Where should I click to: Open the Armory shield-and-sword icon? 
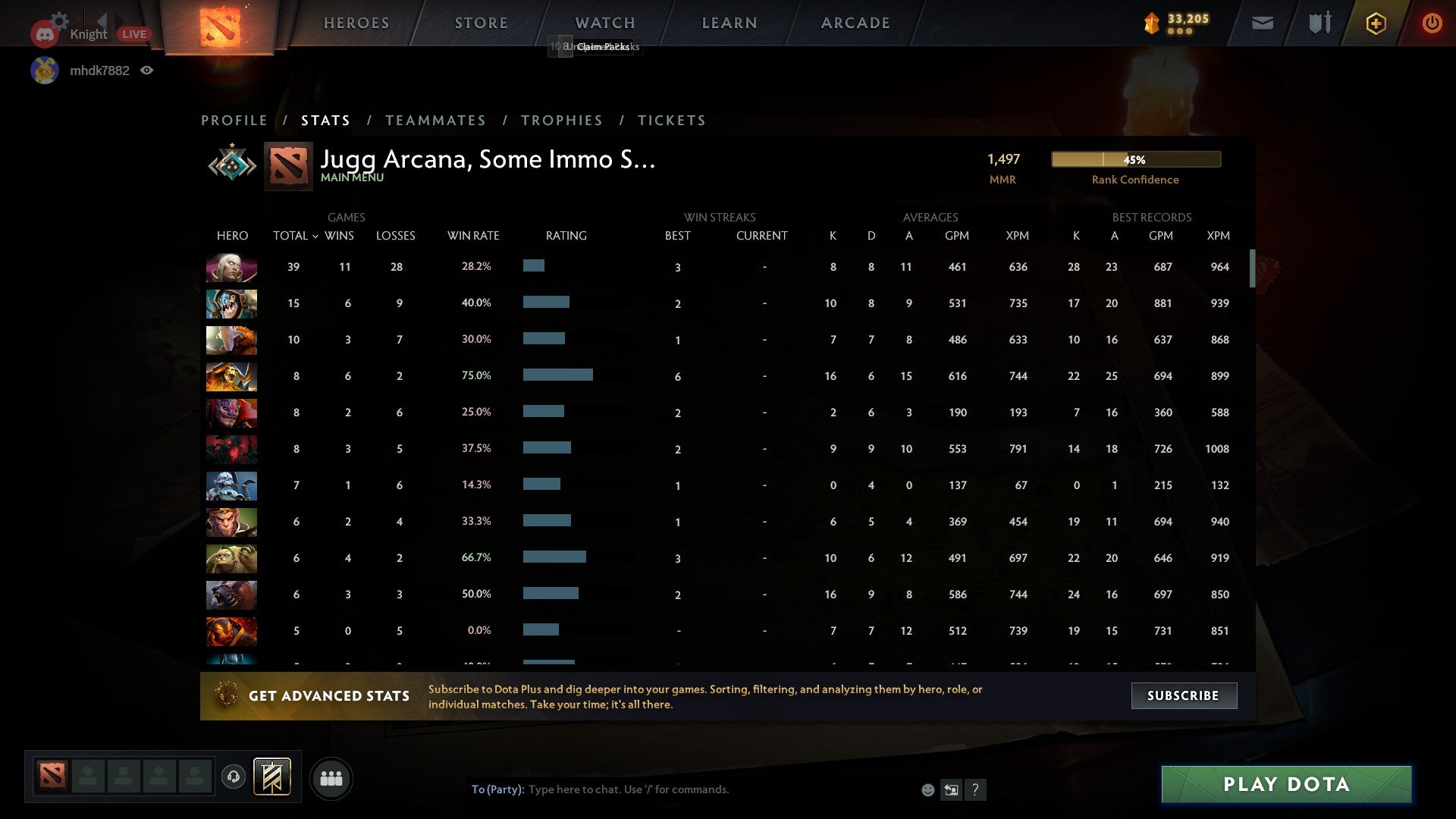pyautogui.click(x=1318, y=23)
